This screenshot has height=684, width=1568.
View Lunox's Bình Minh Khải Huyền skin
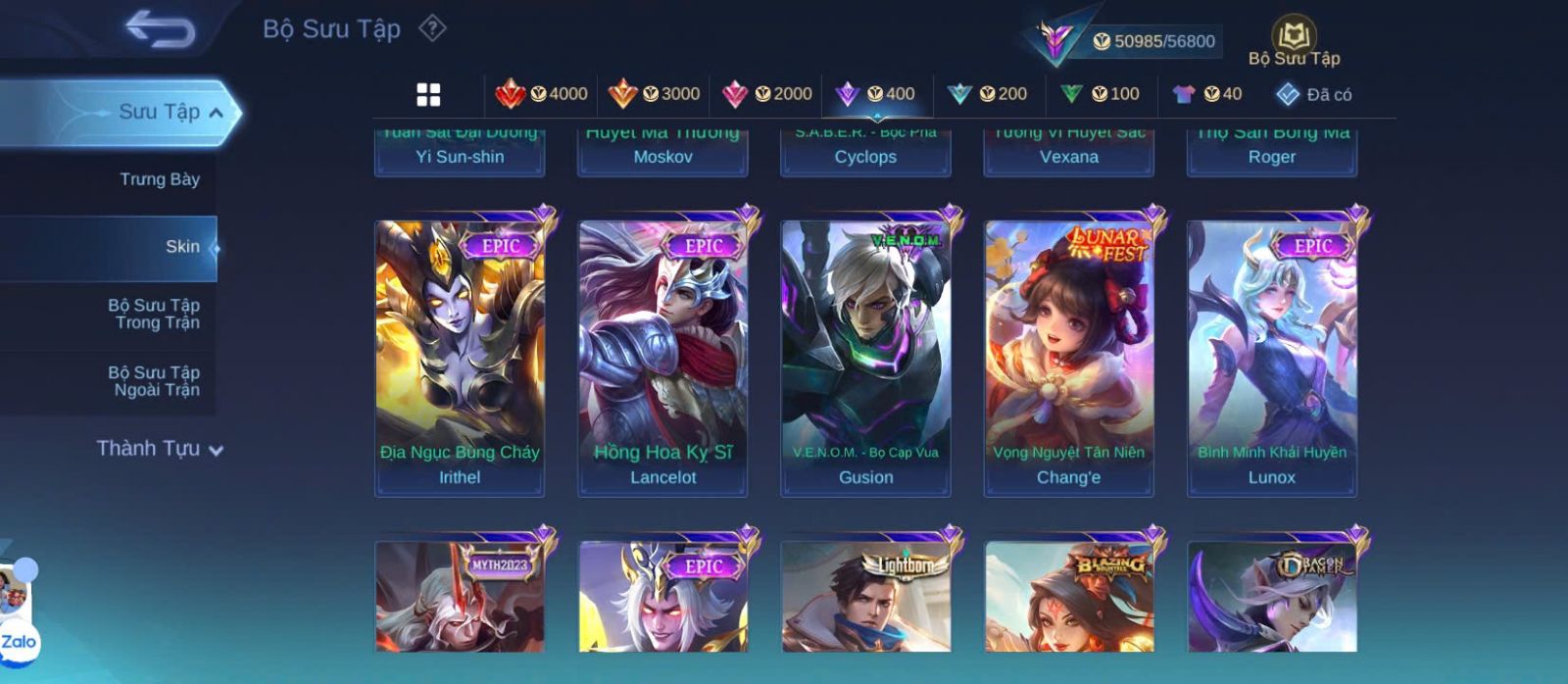coord(1271,358)
